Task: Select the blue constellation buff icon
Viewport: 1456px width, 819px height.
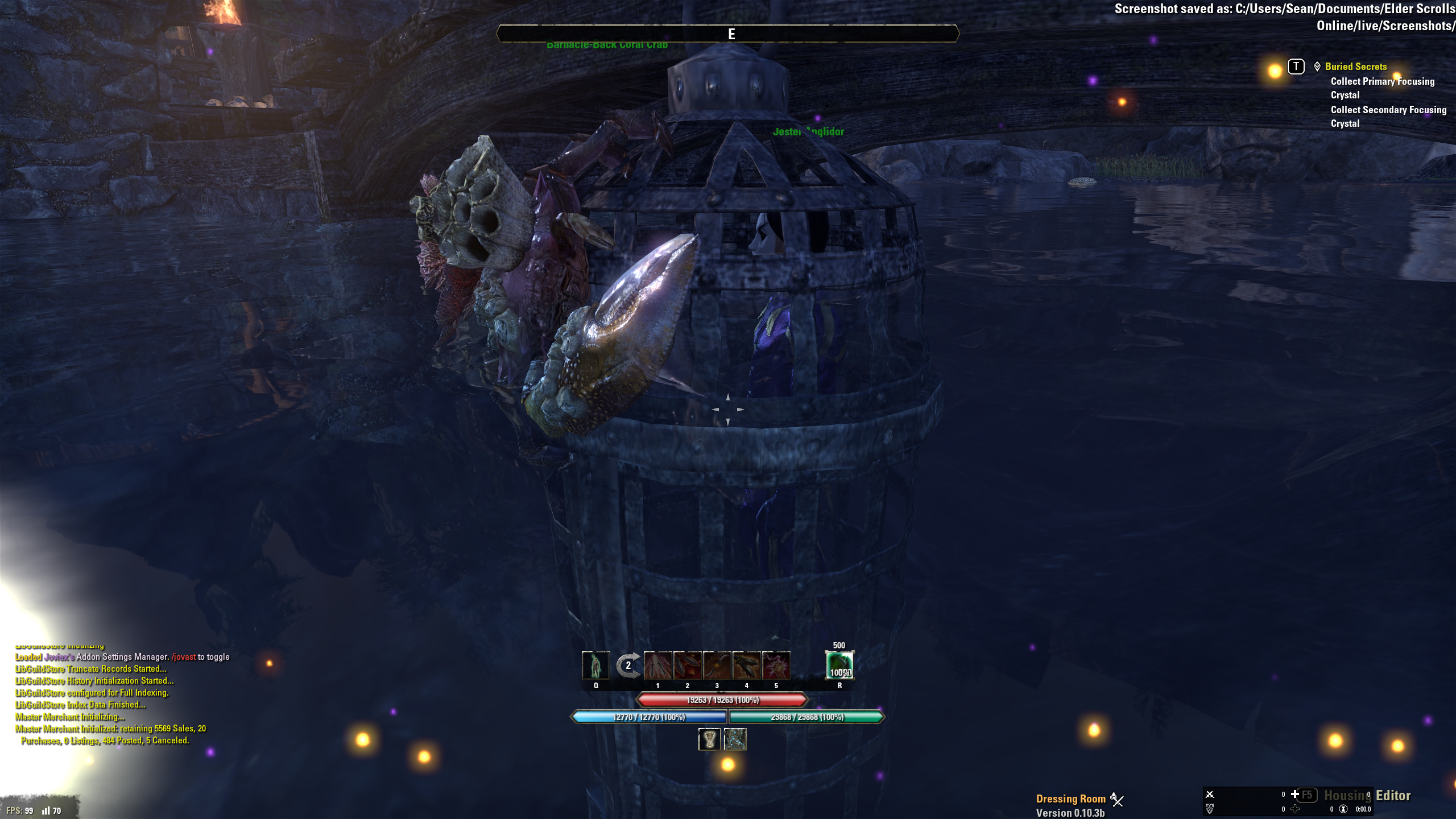Action: [735, 739]
